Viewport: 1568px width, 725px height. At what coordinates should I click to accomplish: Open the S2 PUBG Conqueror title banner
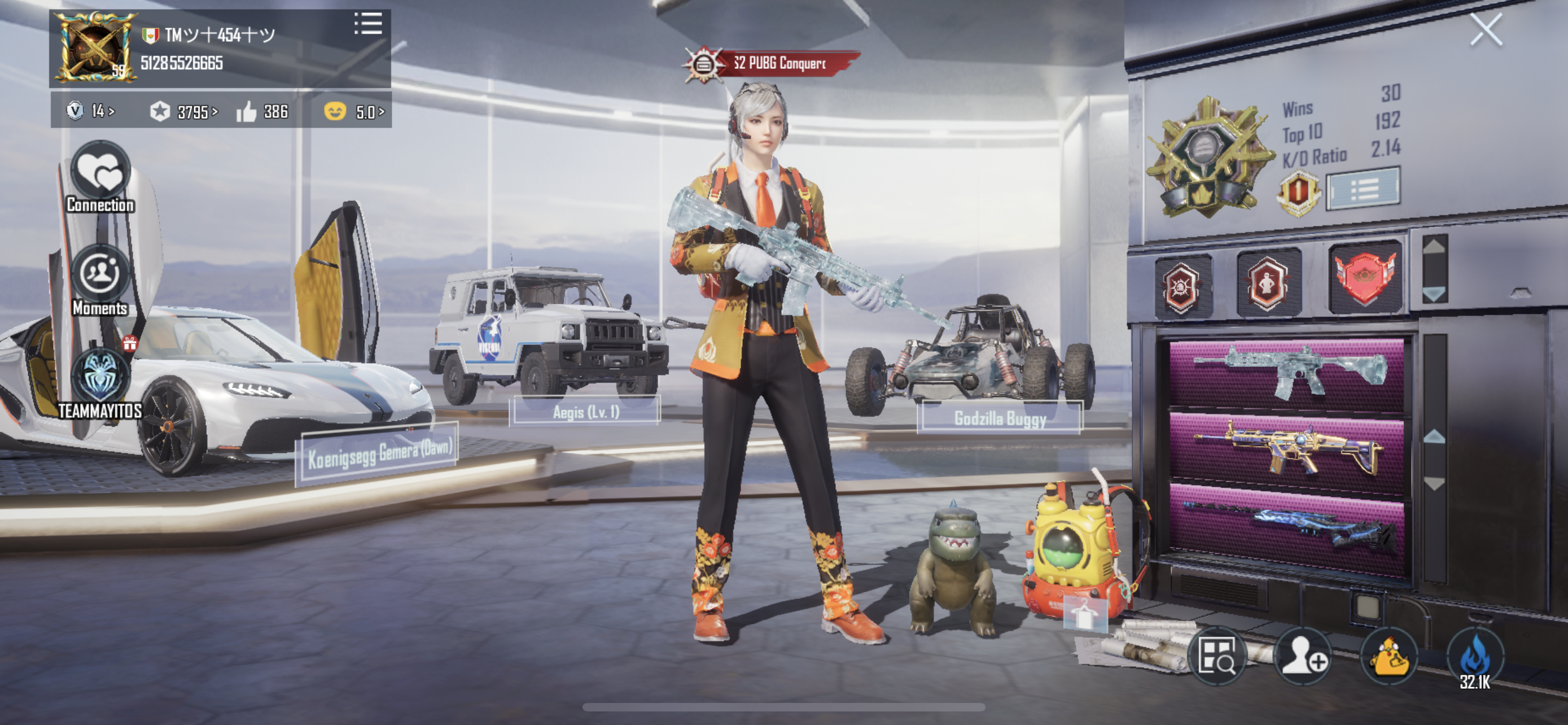[772, 63]
